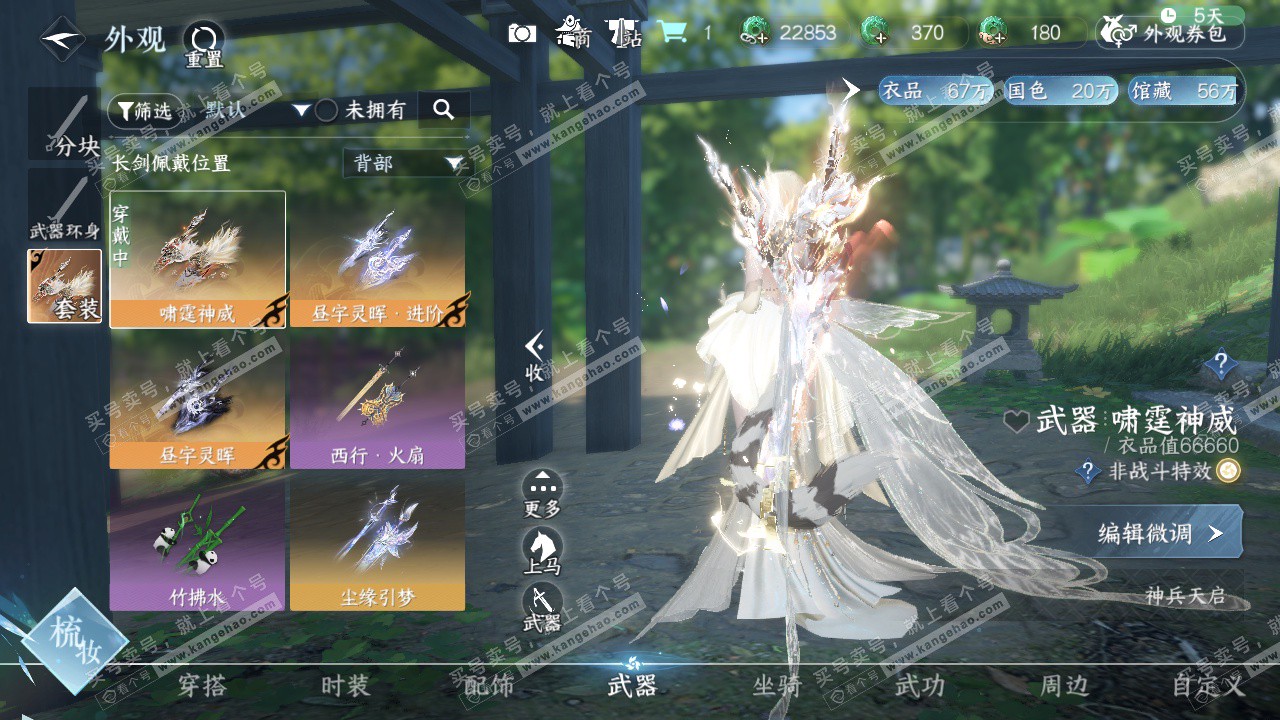Click the 上马 horse mount button
Viewport: 1280px width, 720px height.
pos(542,551)
